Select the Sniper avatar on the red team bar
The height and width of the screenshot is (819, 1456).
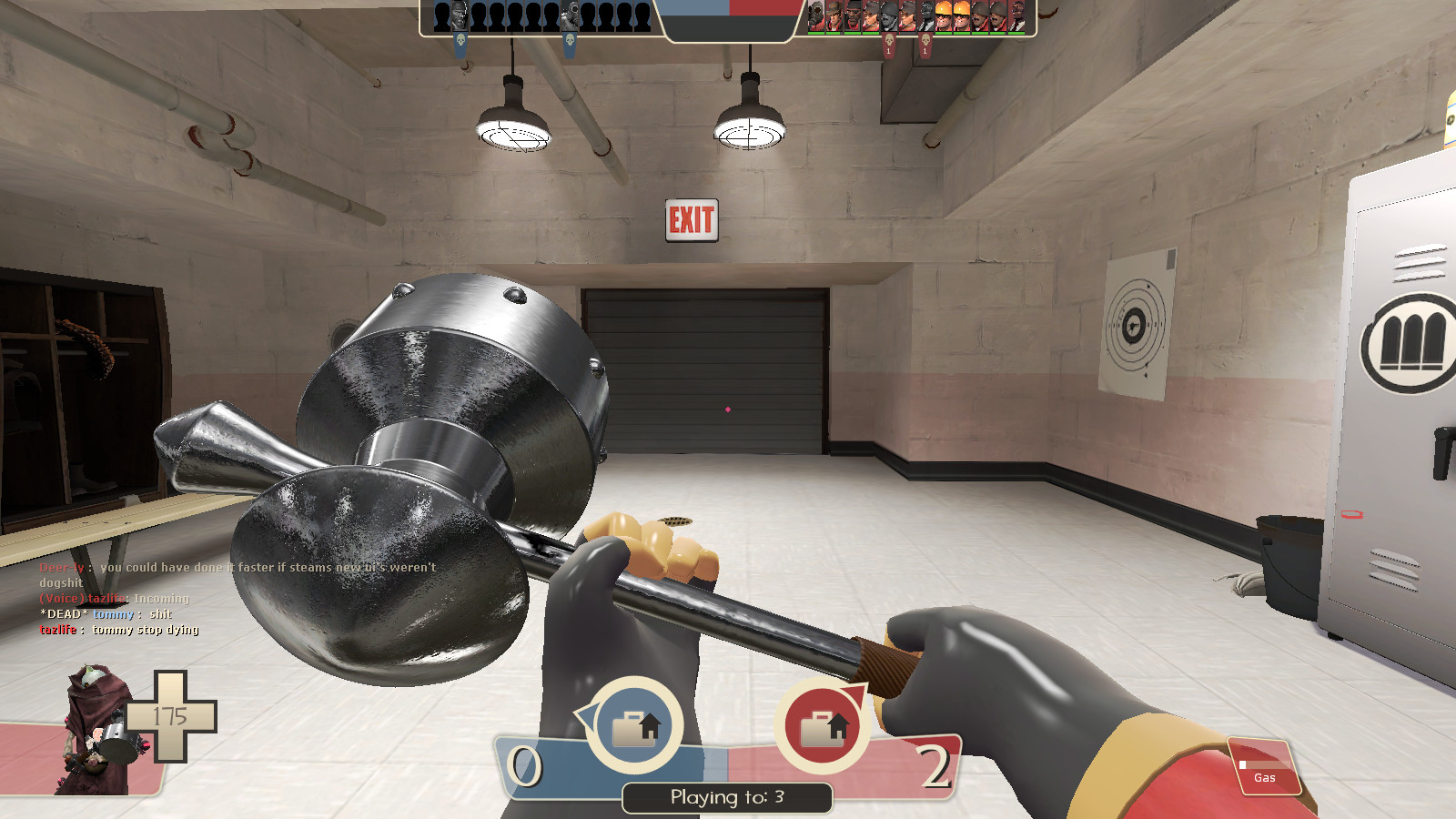[x=834, y=15]
